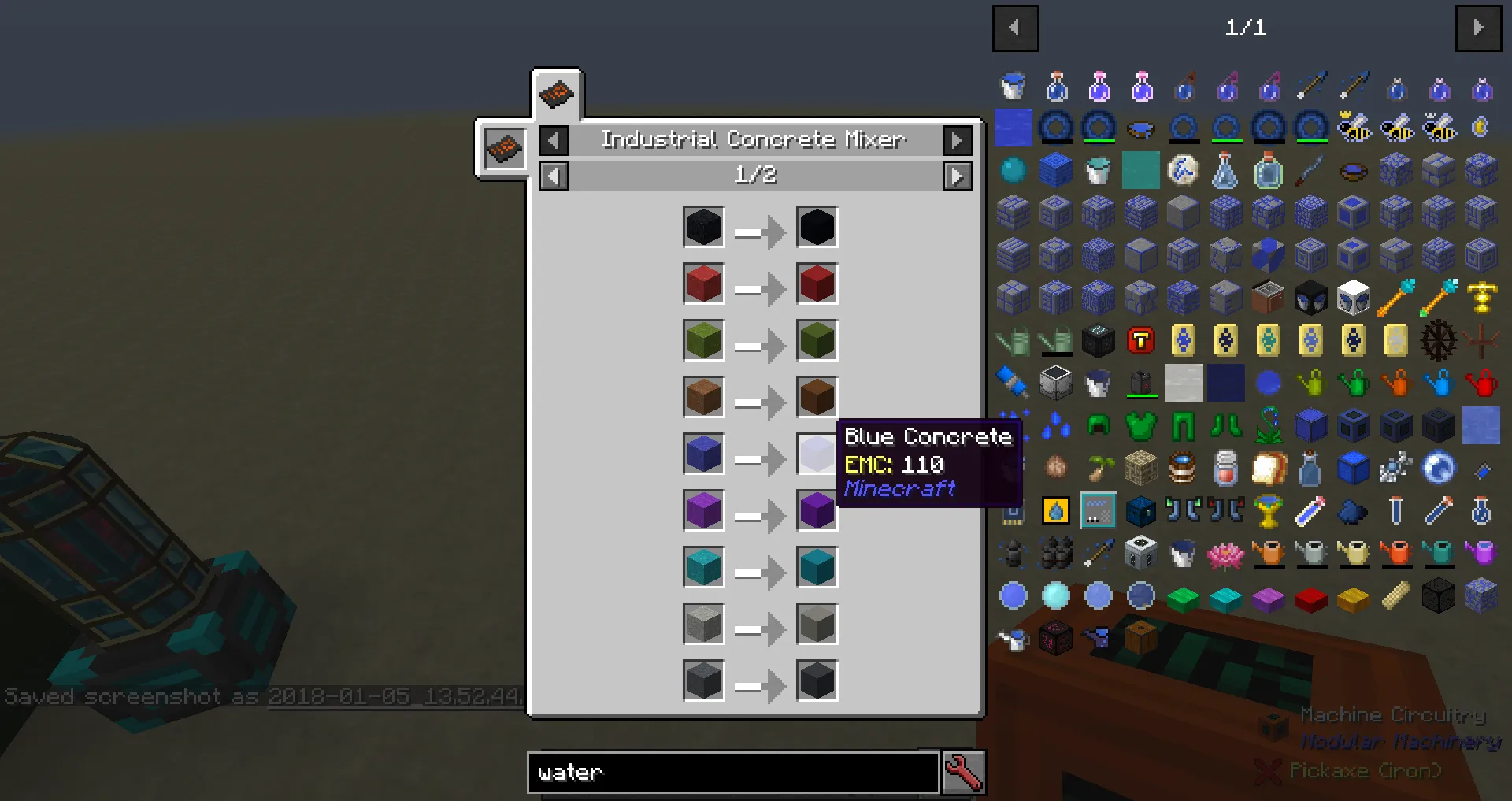Viewport: 1512px width, 801px height.
Task: Select the recipe category tab above the window
Action: (557, 93)
